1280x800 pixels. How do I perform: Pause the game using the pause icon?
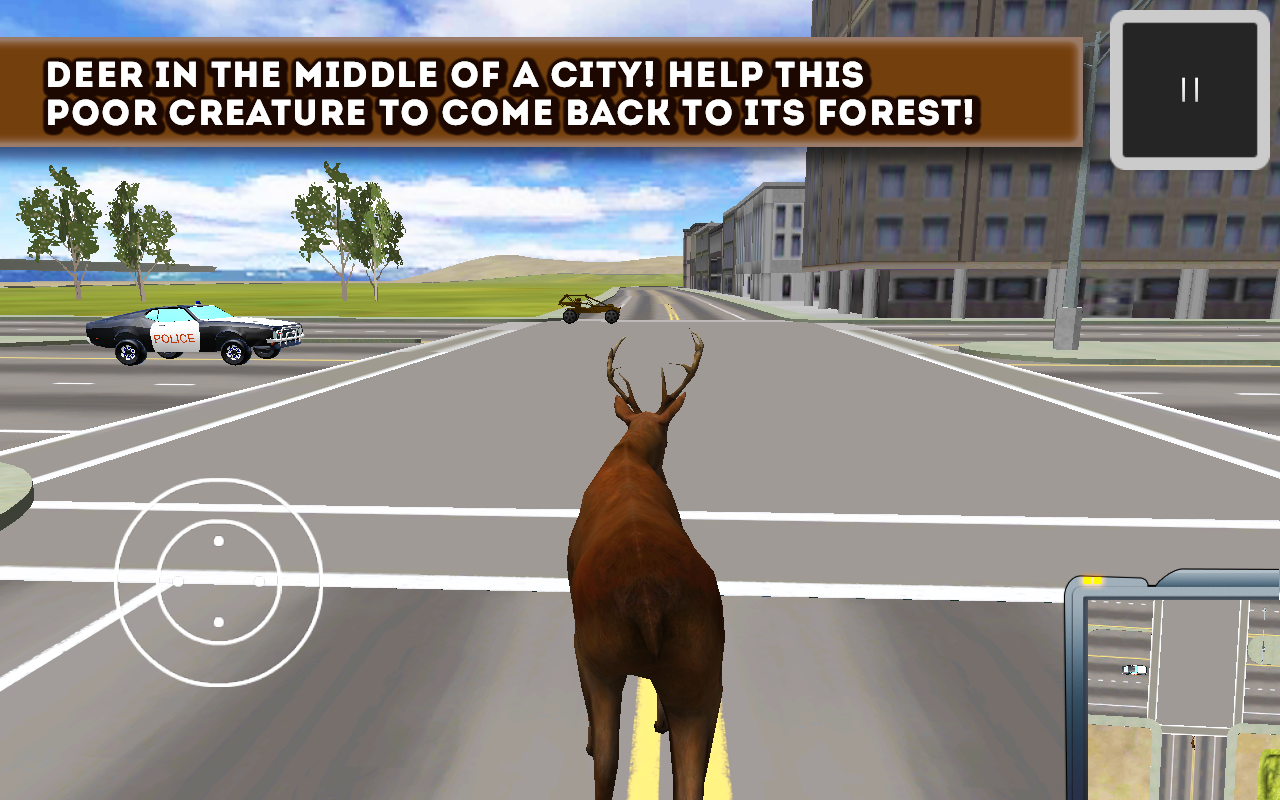point(1188,88)
